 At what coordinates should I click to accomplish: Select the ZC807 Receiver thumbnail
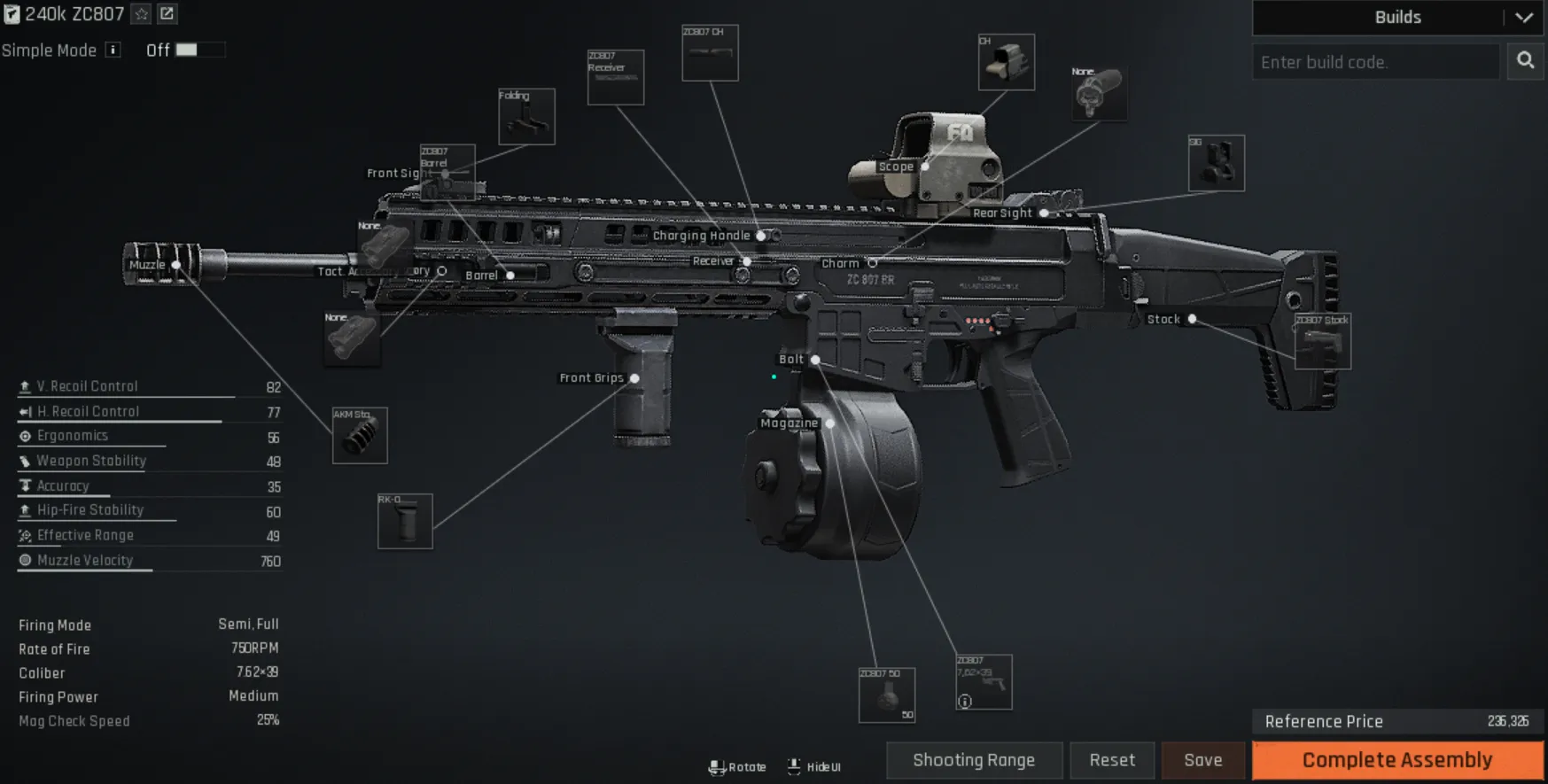(616, 78)
